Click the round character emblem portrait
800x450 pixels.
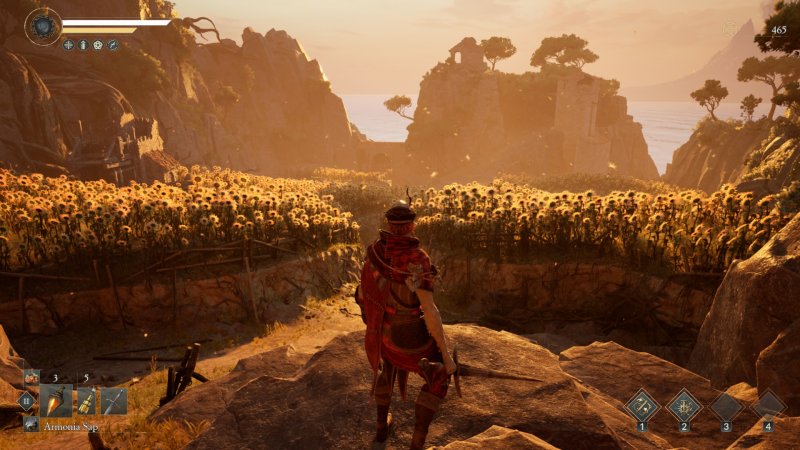(43, 26)
